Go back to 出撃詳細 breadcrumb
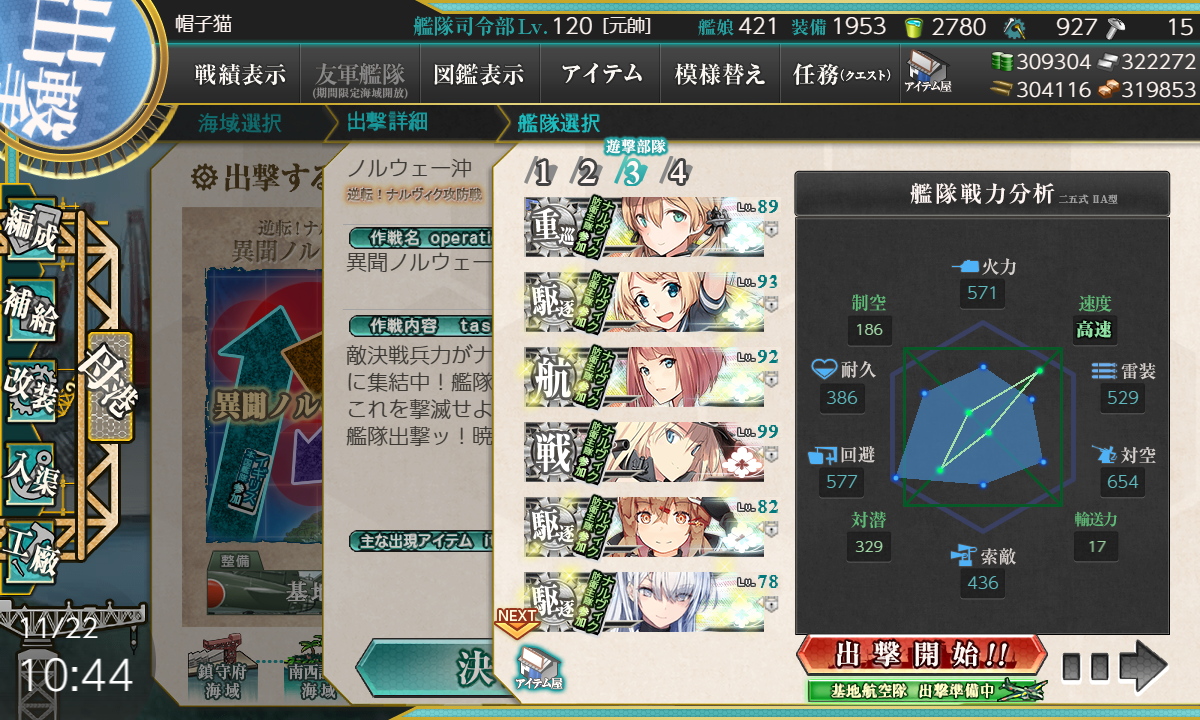This screenshot has height=720, width=1200. tap(387, 124)
